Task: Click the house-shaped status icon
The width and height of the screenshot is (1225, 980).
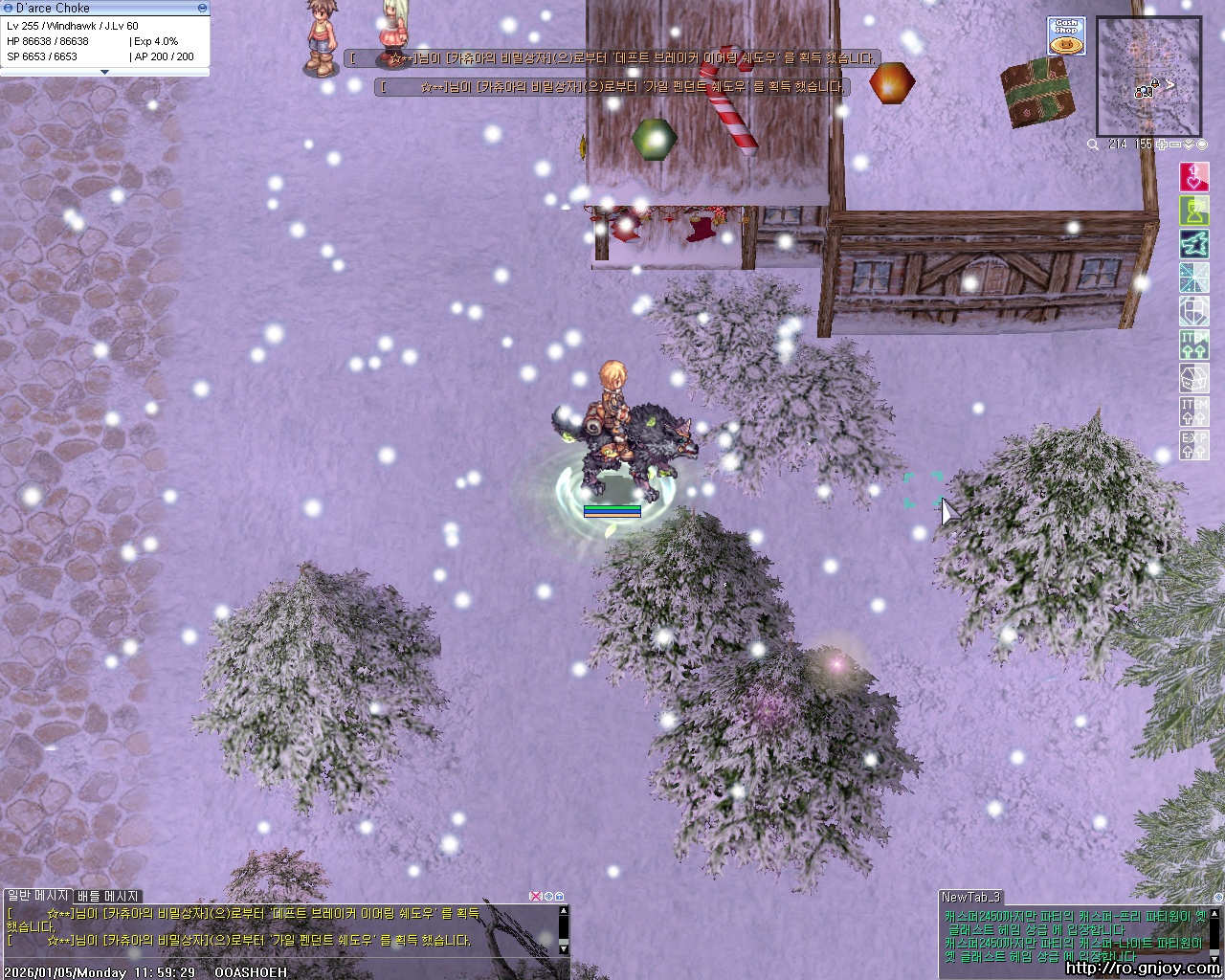Action: pos(1193,378)
